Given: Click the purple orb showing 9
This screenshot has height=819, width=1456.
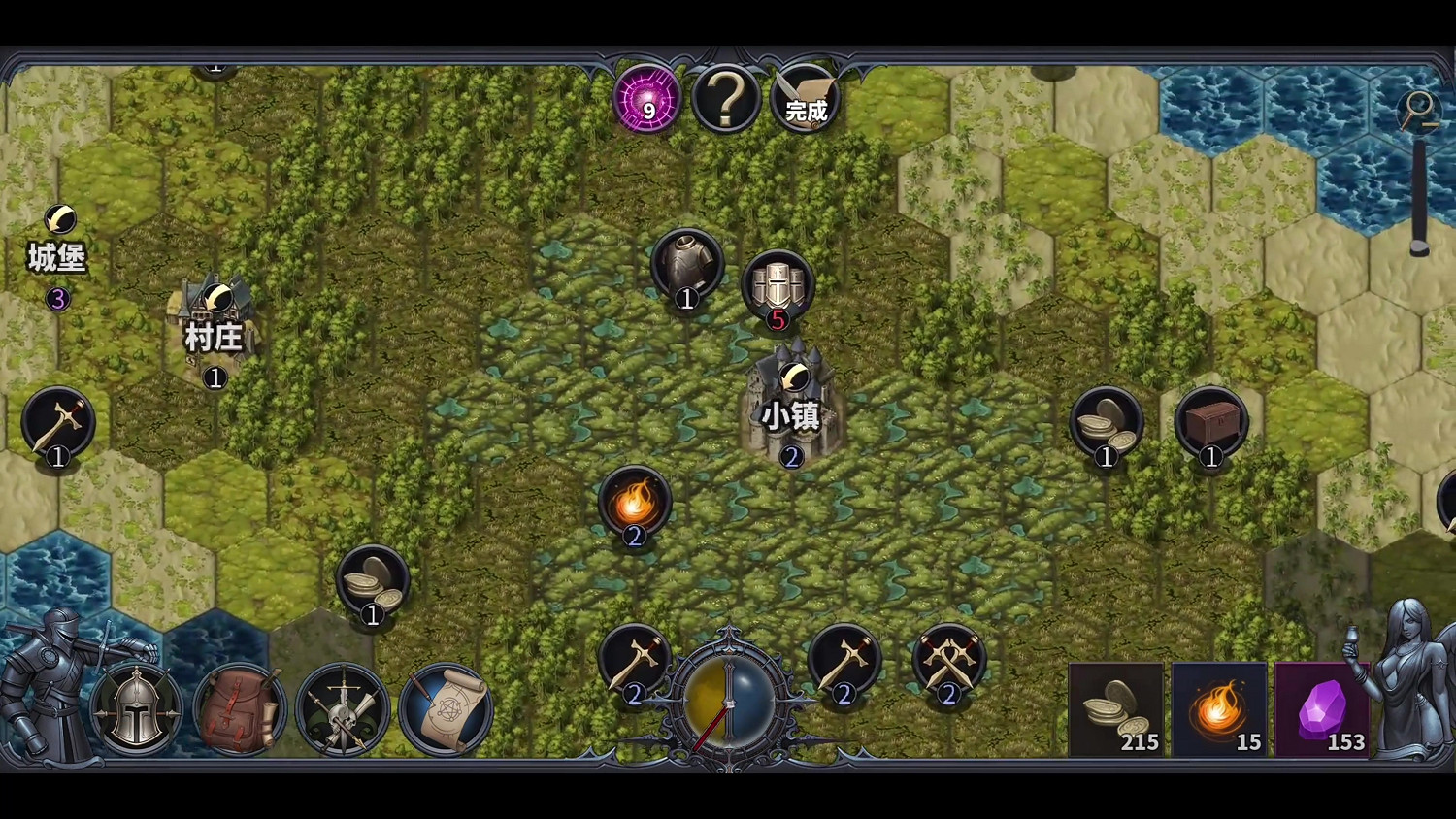Looking at the screenshot, I should coord(645,100).
